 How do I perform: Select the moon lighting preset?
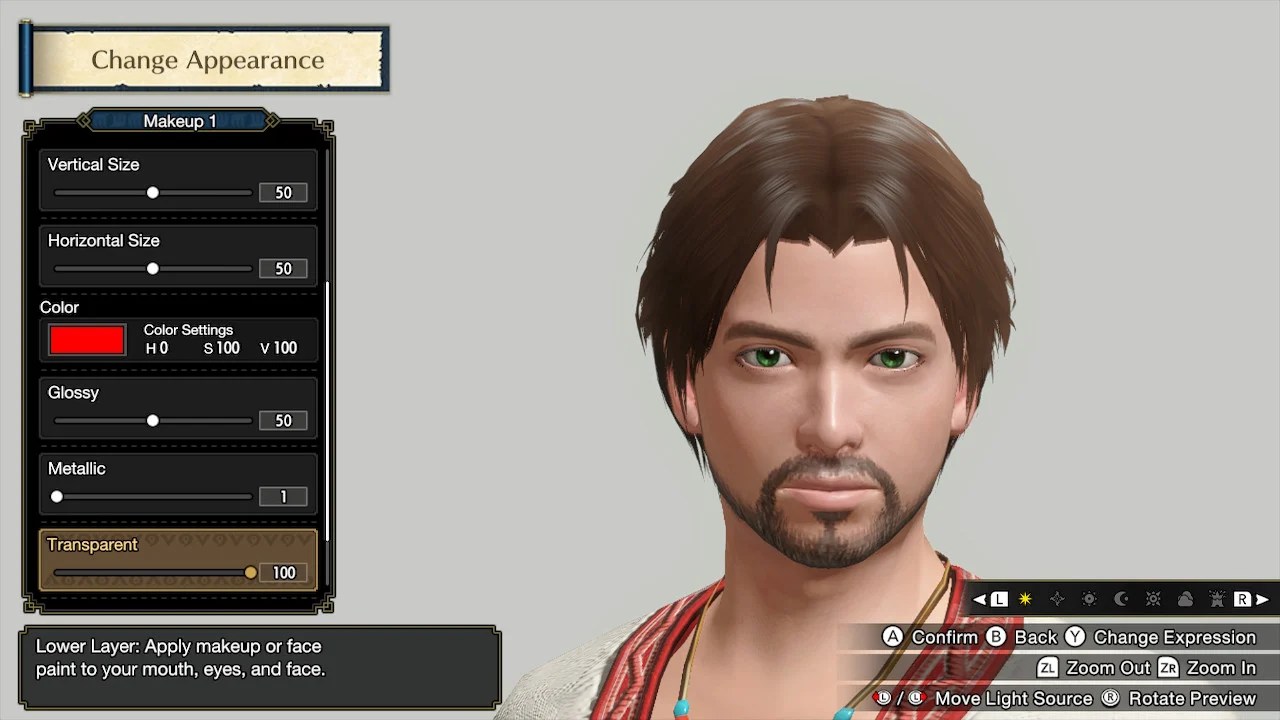[1121, 600]
